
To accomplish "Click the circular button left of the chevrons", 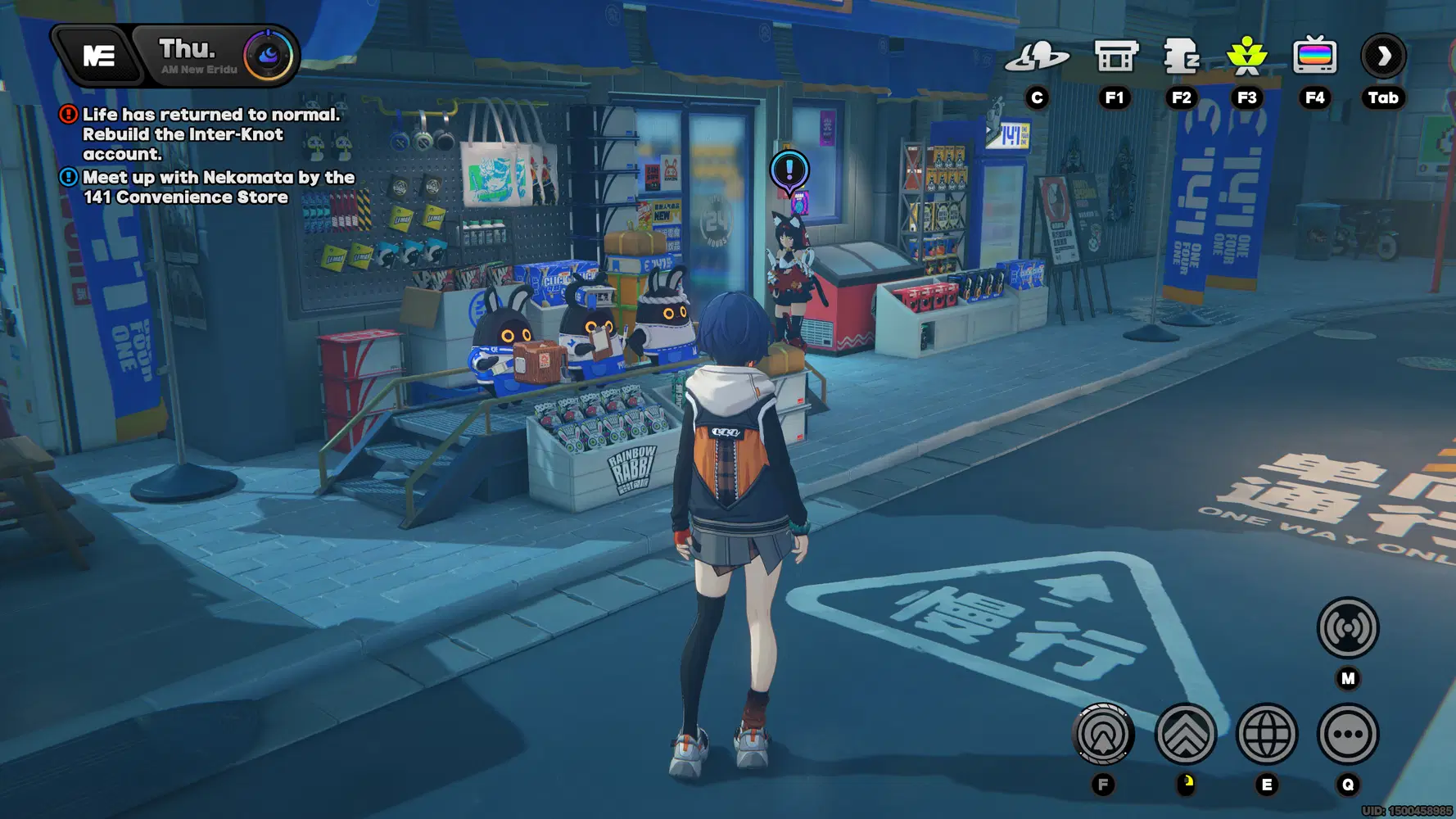I will 1103,734.
